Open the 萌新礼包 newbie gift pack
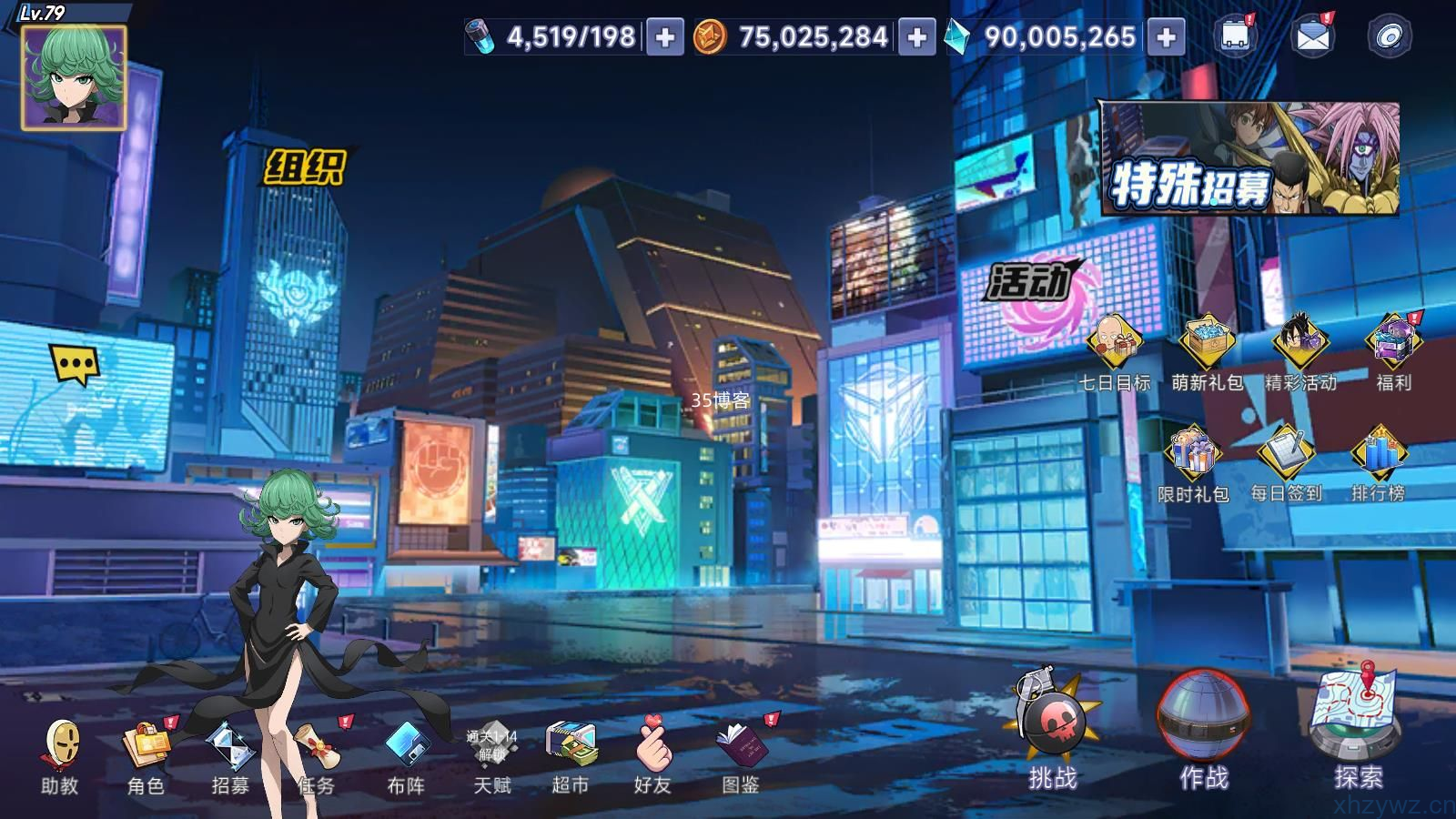This screenshot has height=819, width=1456. tap(1207, 350)
